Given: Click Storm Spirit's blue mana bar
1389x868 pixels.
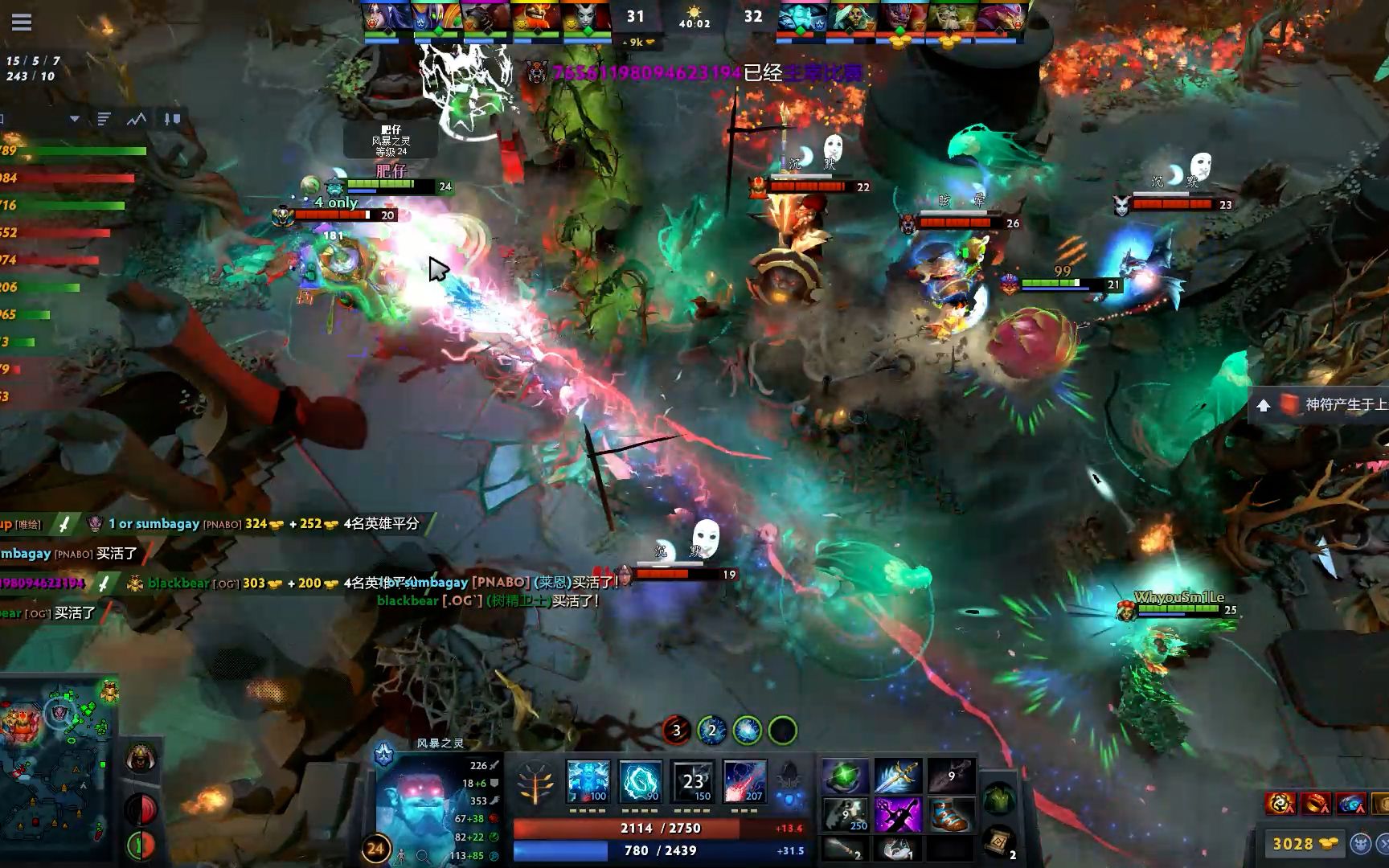Looking at the screenshot, I should 659,850.
